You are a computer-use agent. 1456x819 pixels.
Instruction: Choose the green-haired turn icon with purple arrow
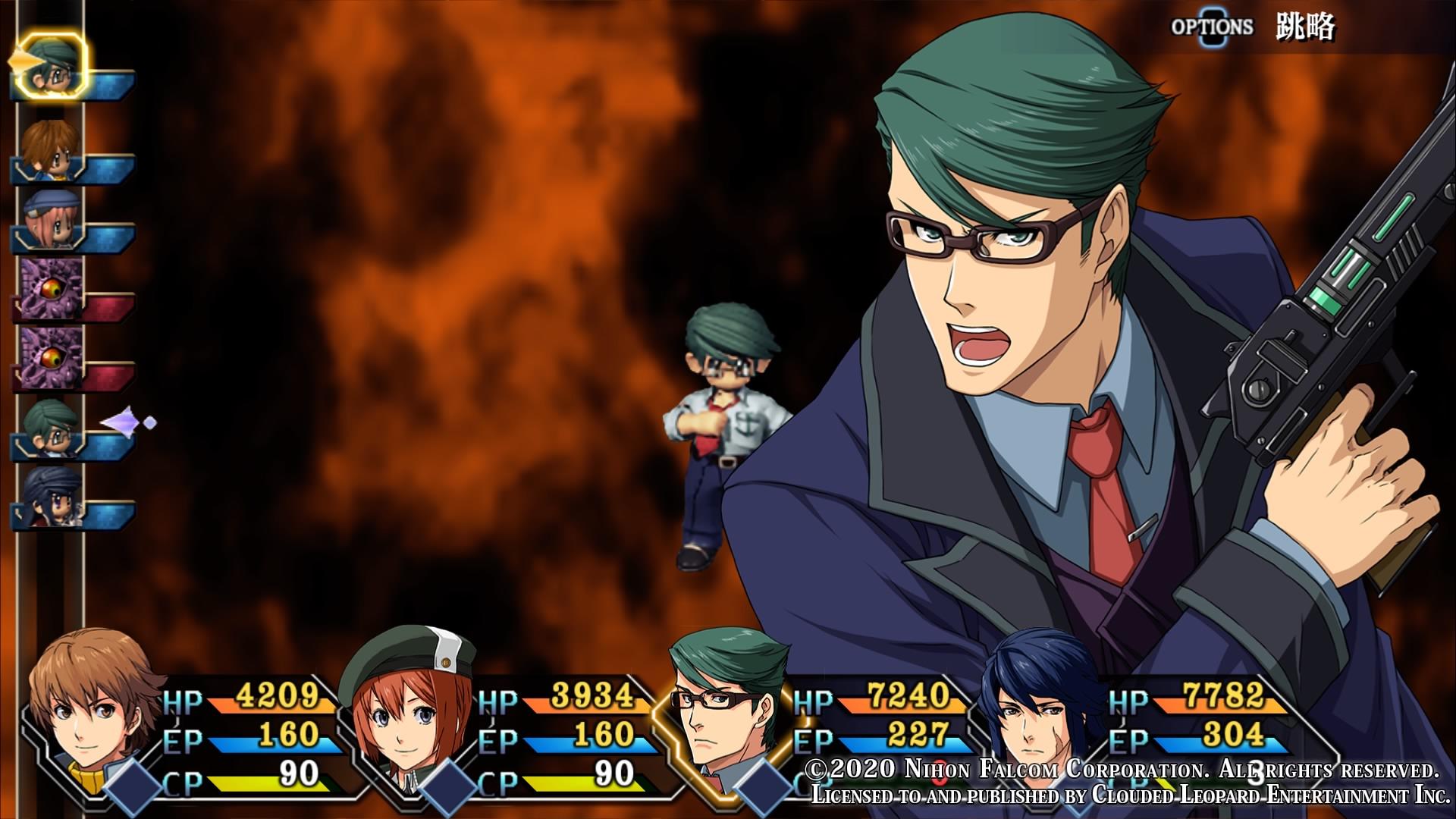tap(52, 427)
